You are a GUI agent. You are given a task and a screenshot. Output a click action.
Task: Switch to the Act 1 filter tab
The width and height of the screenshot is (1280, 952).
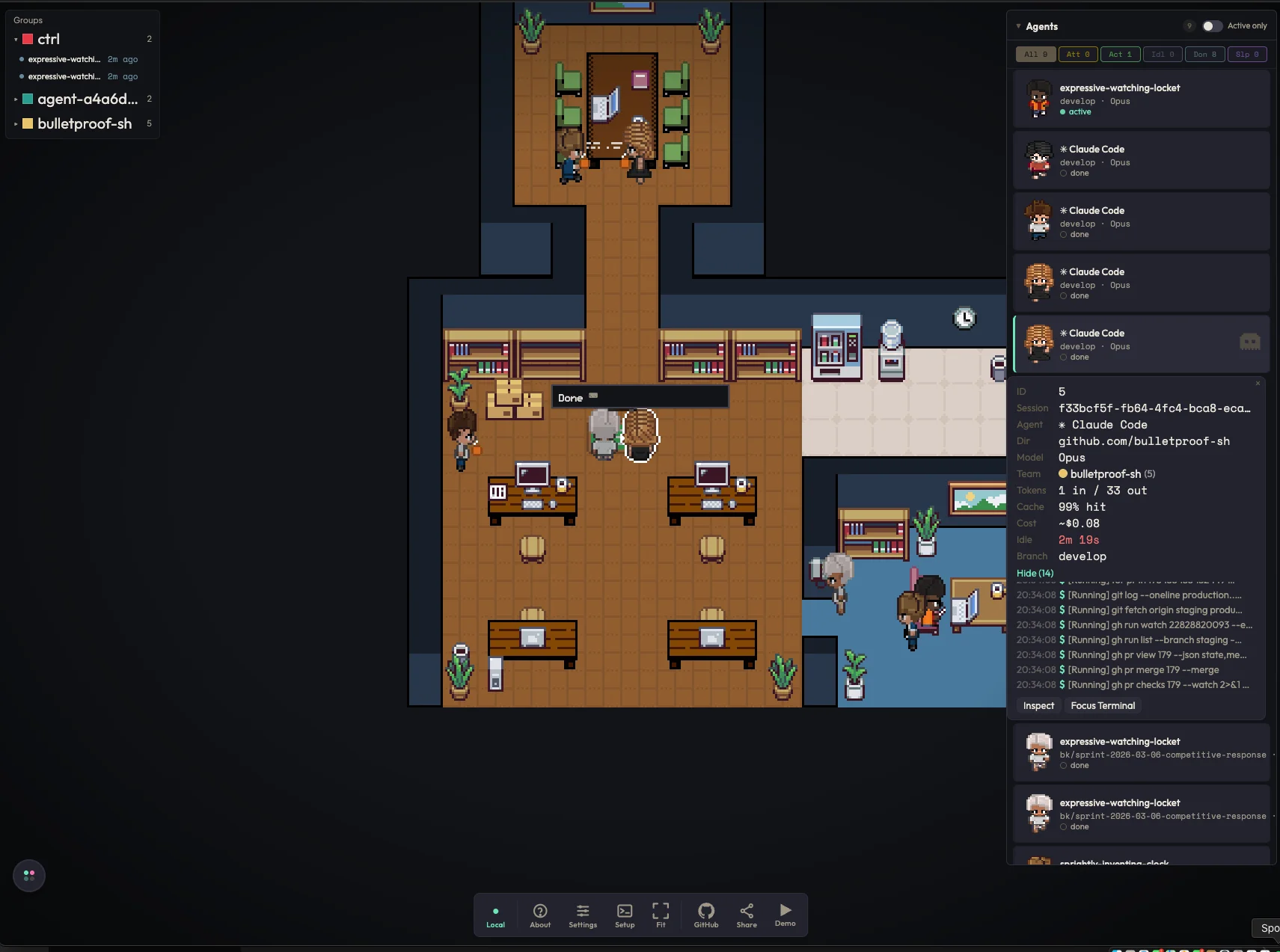tap(1120, 54)
